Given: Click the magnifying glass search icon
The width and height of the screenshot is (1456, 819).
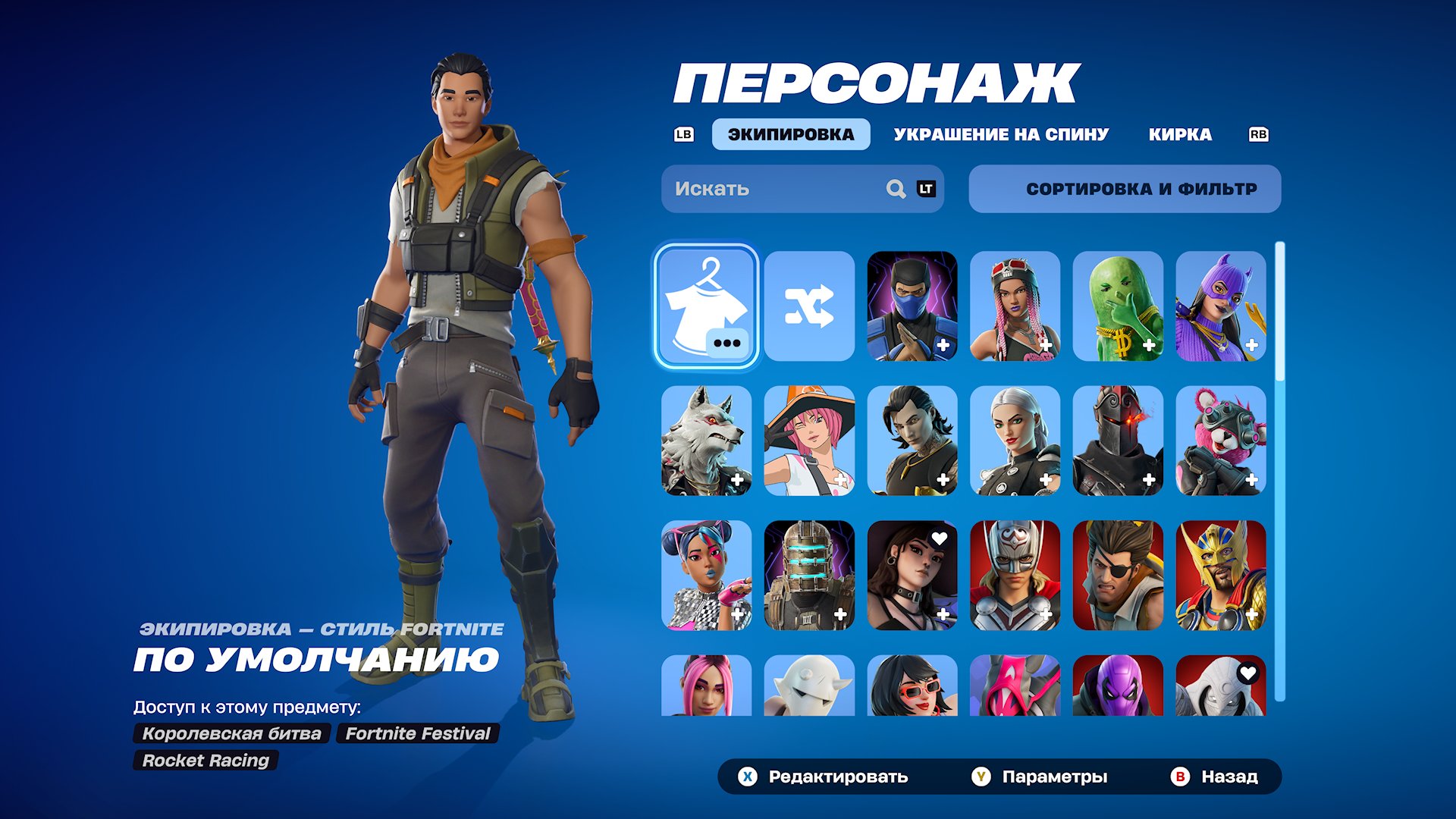Looking at the screenshot, I should [896, 189].
